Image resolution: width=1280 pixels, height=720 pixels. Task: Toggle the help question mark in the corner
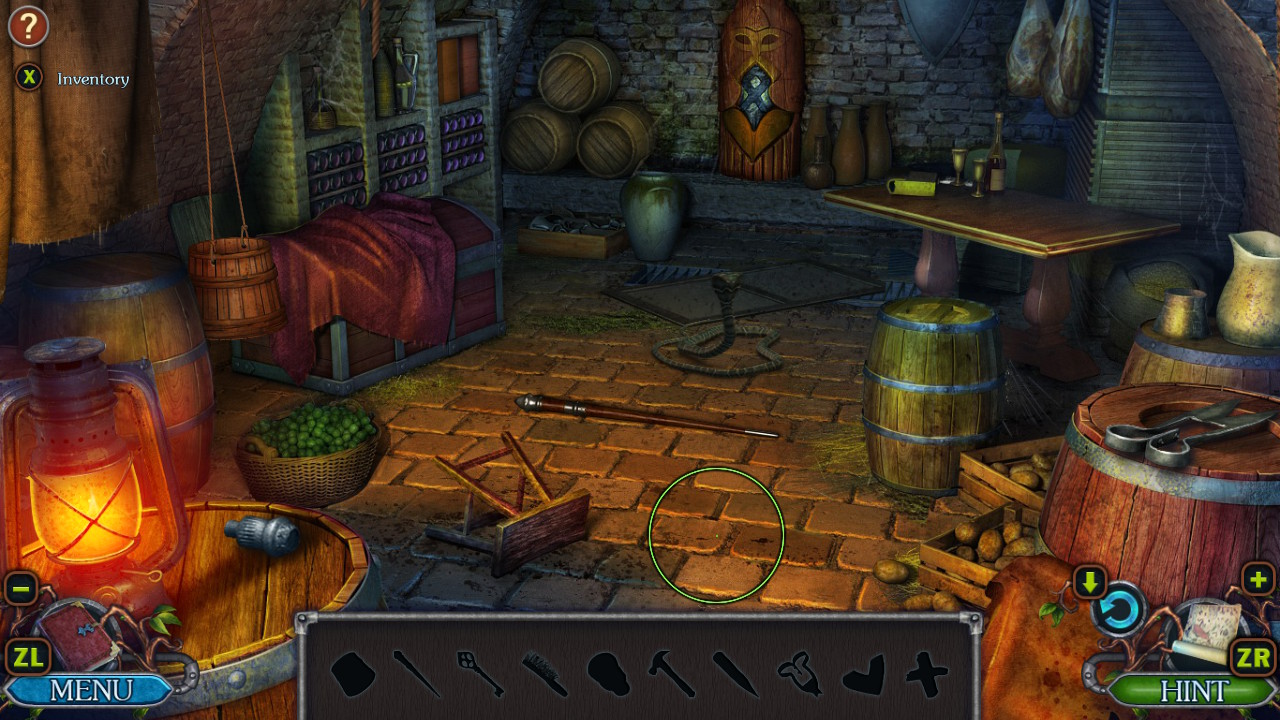pos(28,27)
